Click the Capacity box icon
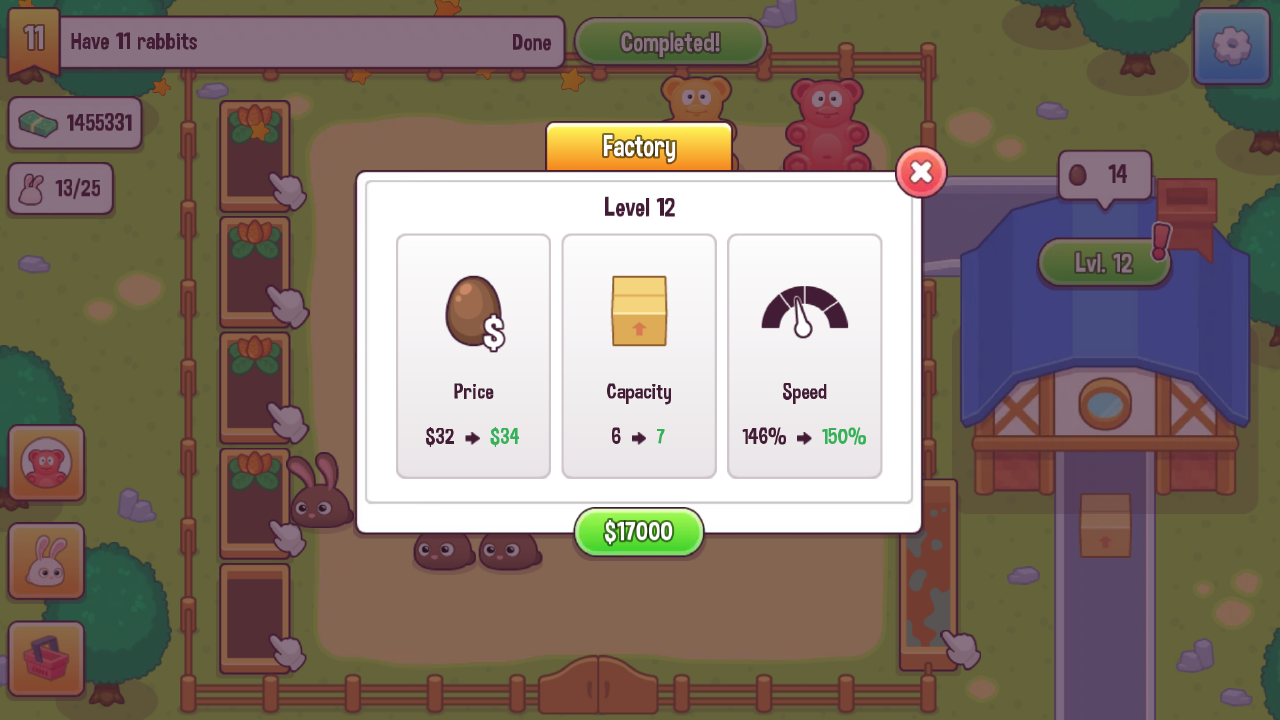 (639, 310)
